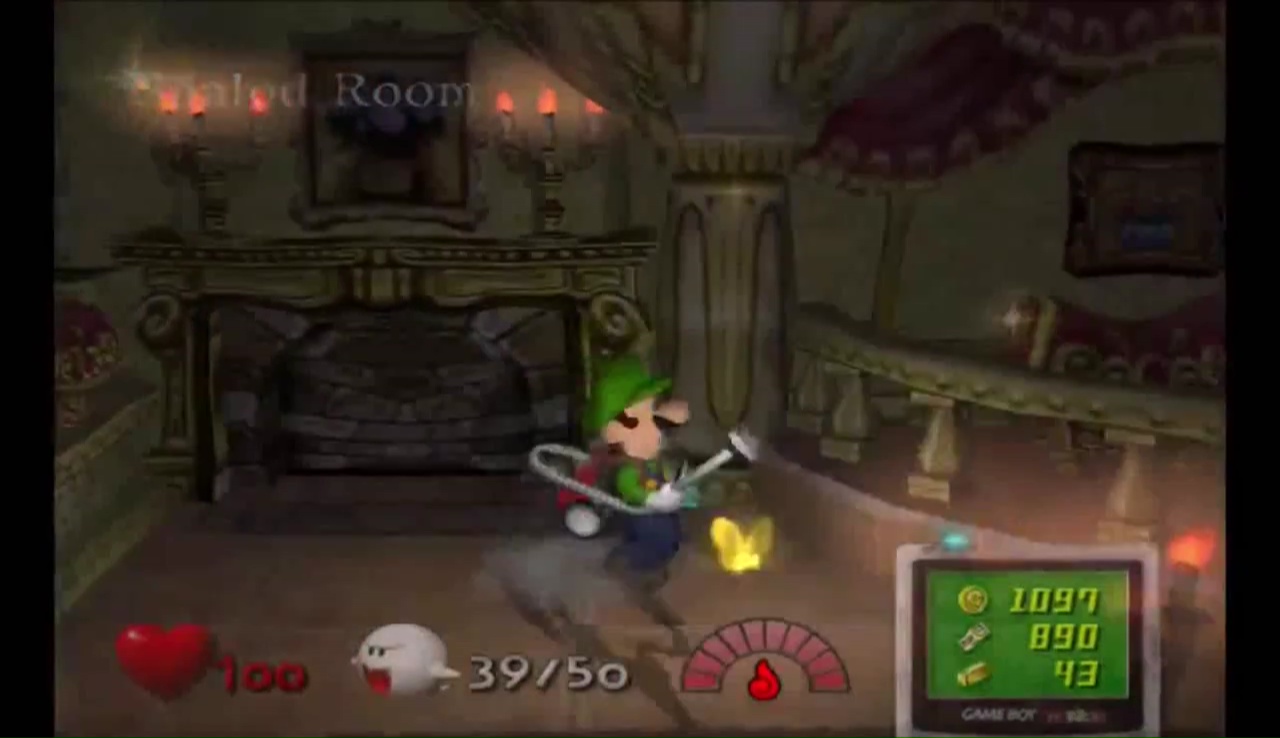Screen dimensions: 1280x738
Task: Click the 39/50 Boo counter text
Action: pos(545,672)
